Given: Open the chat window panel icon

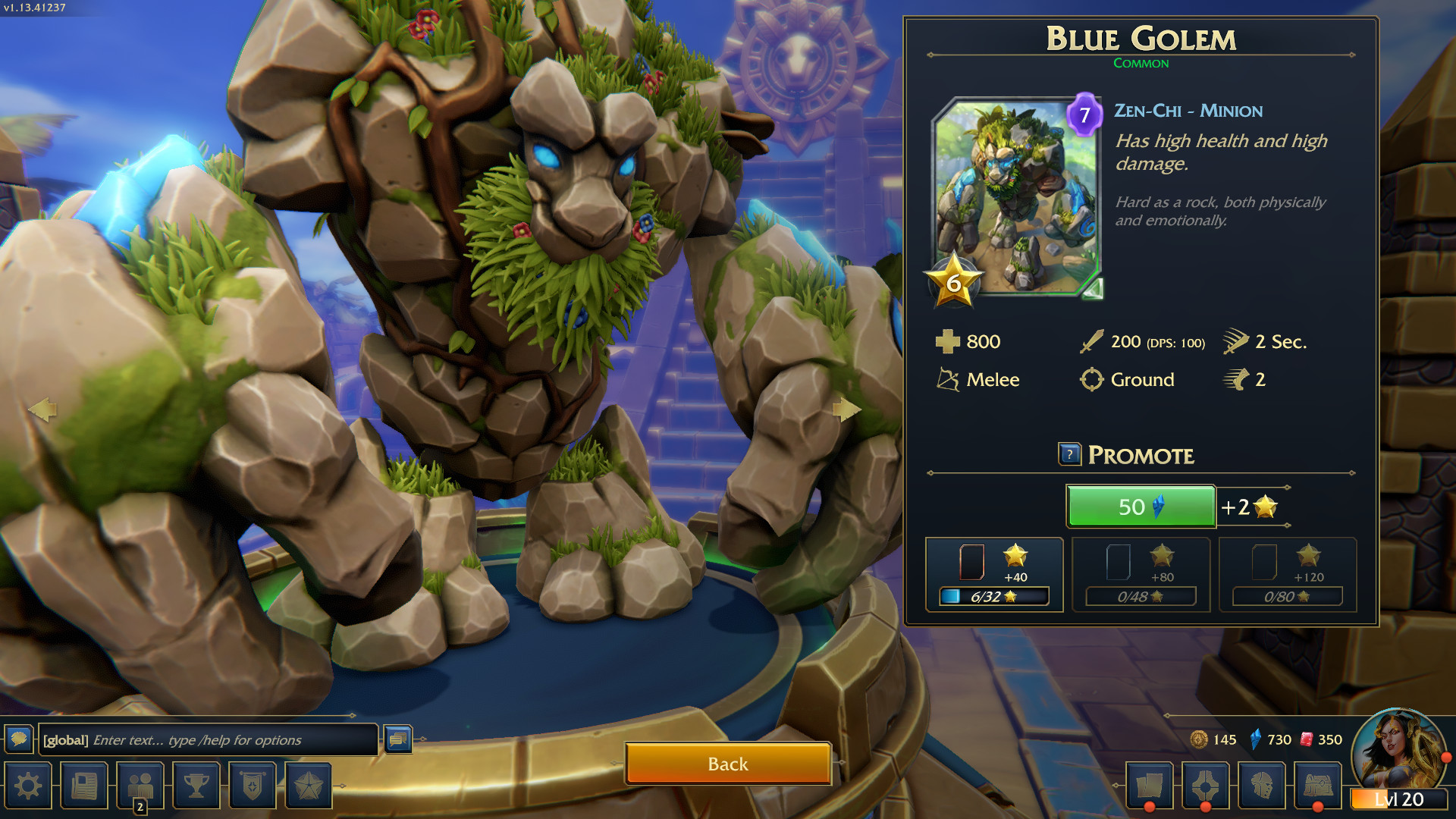Looking at the screenshot, I should click(398, 738).
